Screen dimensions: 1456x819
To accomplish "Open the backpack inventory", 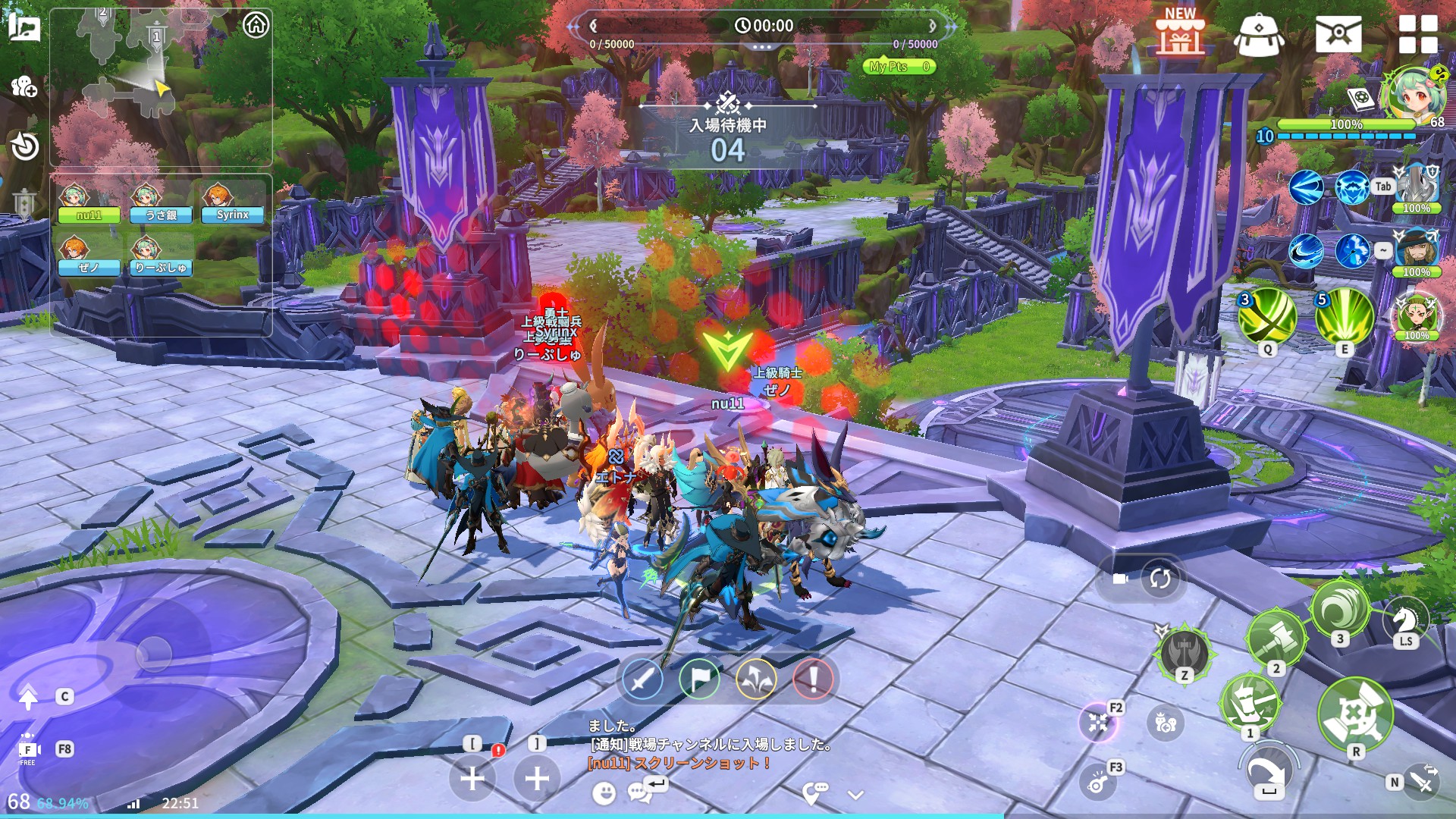I will [1259, 36].
